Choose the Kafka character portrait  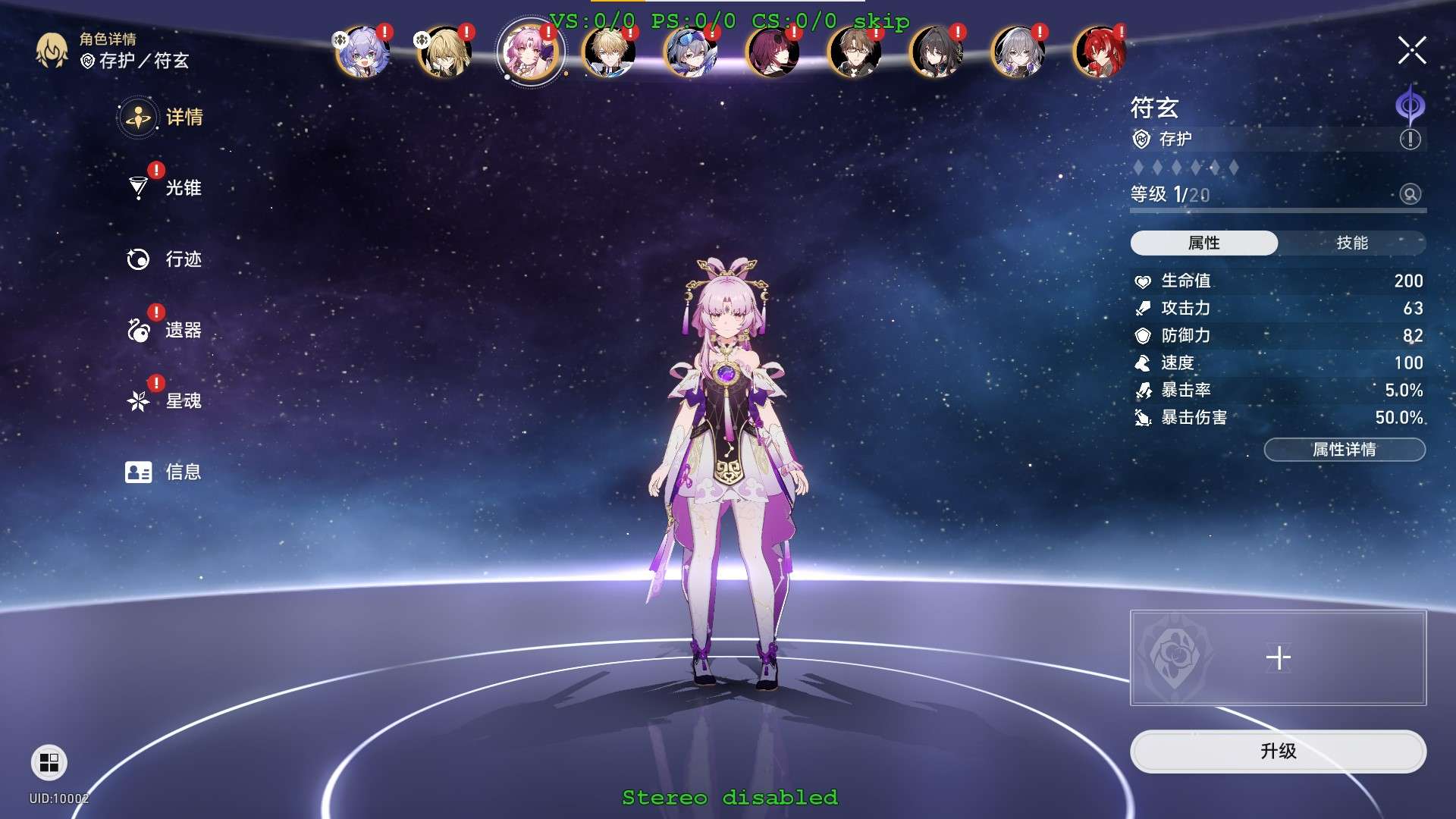click(x=772, y=52)
